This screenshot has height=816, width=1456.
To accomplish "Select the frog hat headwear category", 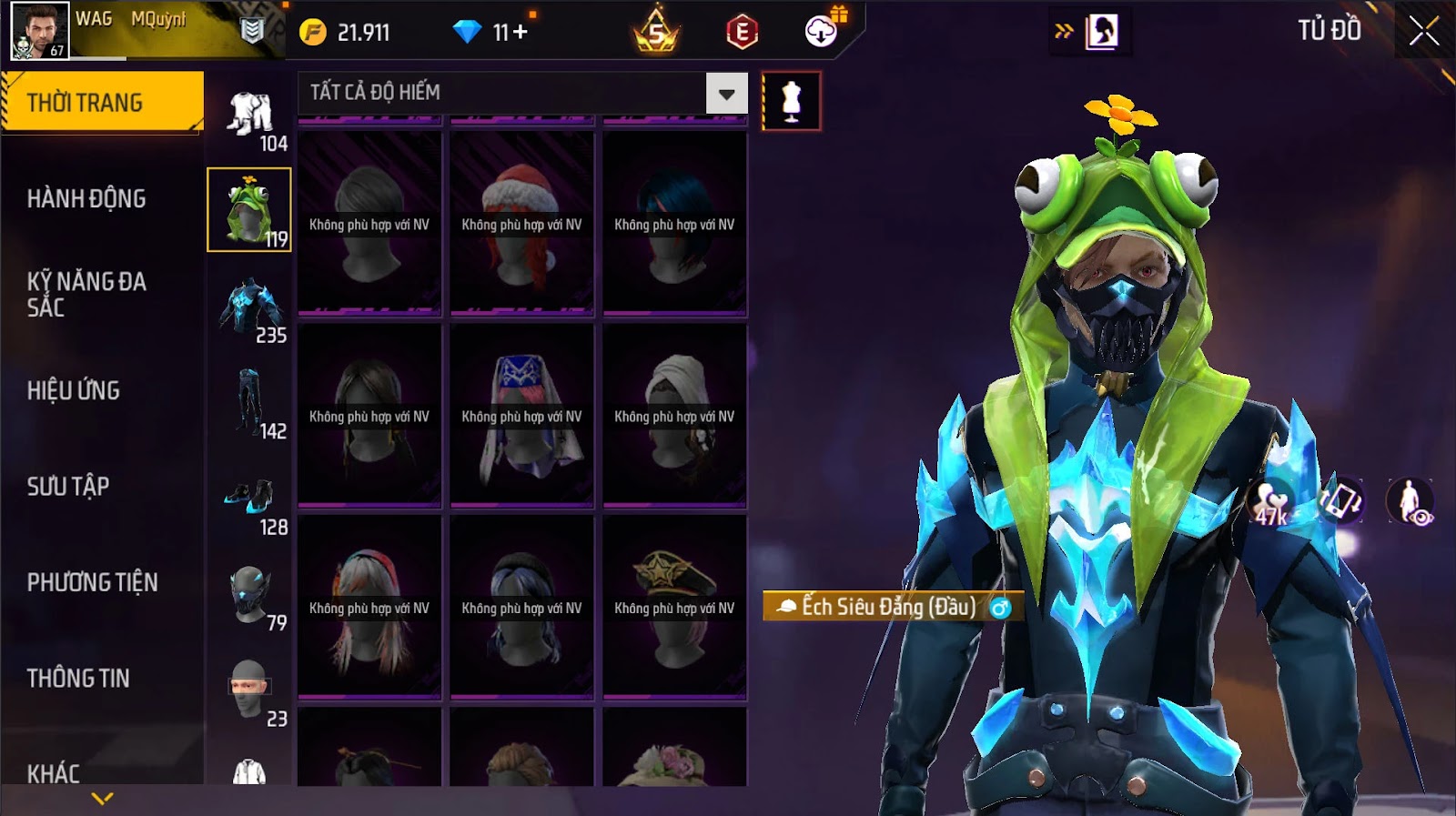I will point(248,209).
